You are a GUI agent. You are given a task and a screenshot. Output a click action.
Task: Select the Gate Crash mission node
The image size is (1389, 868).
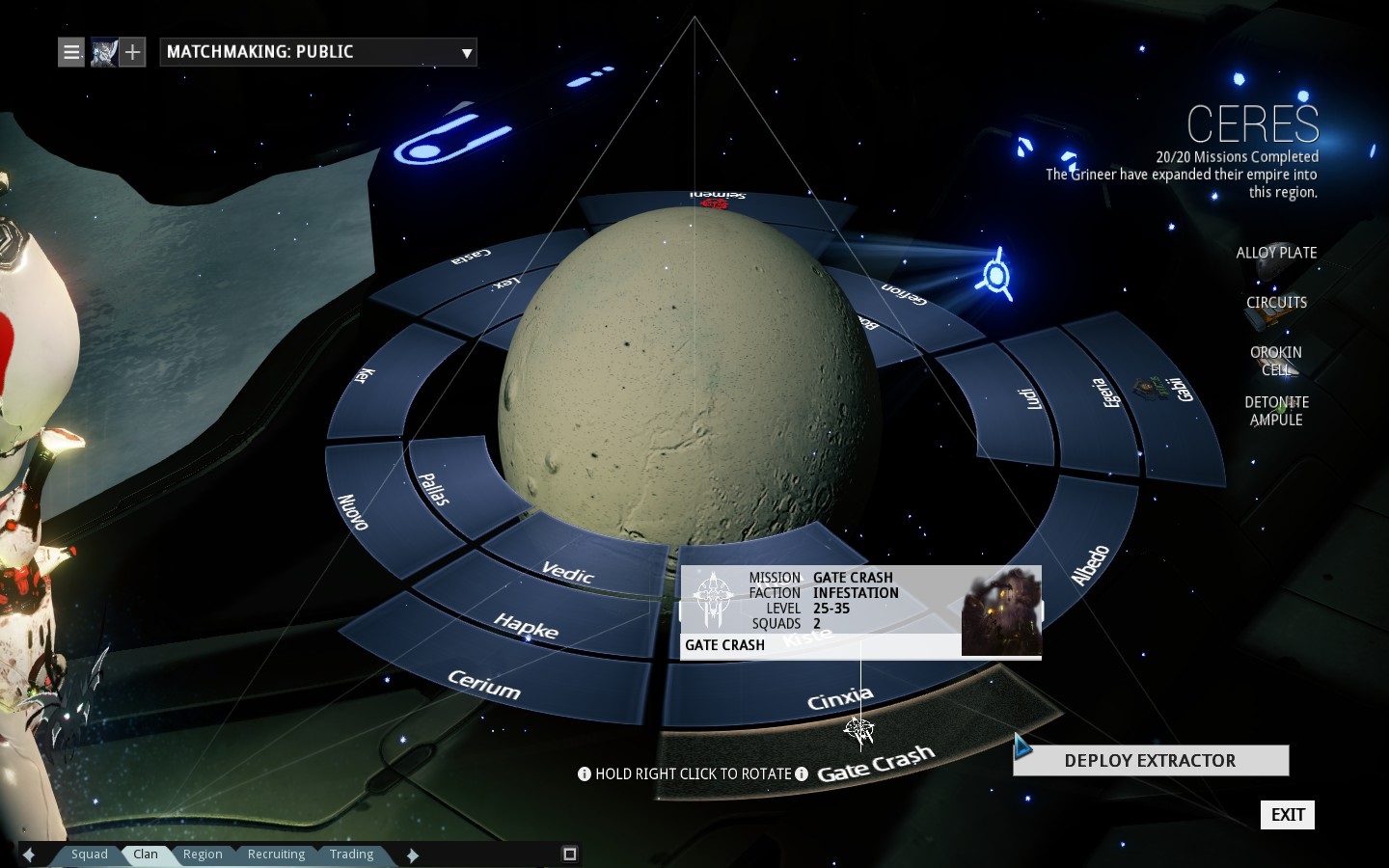tap(875, 764)
